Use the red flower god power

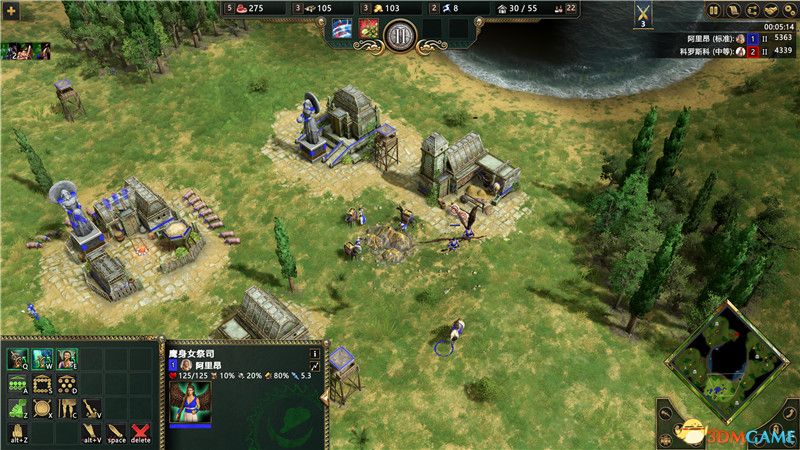coord(368,30)
